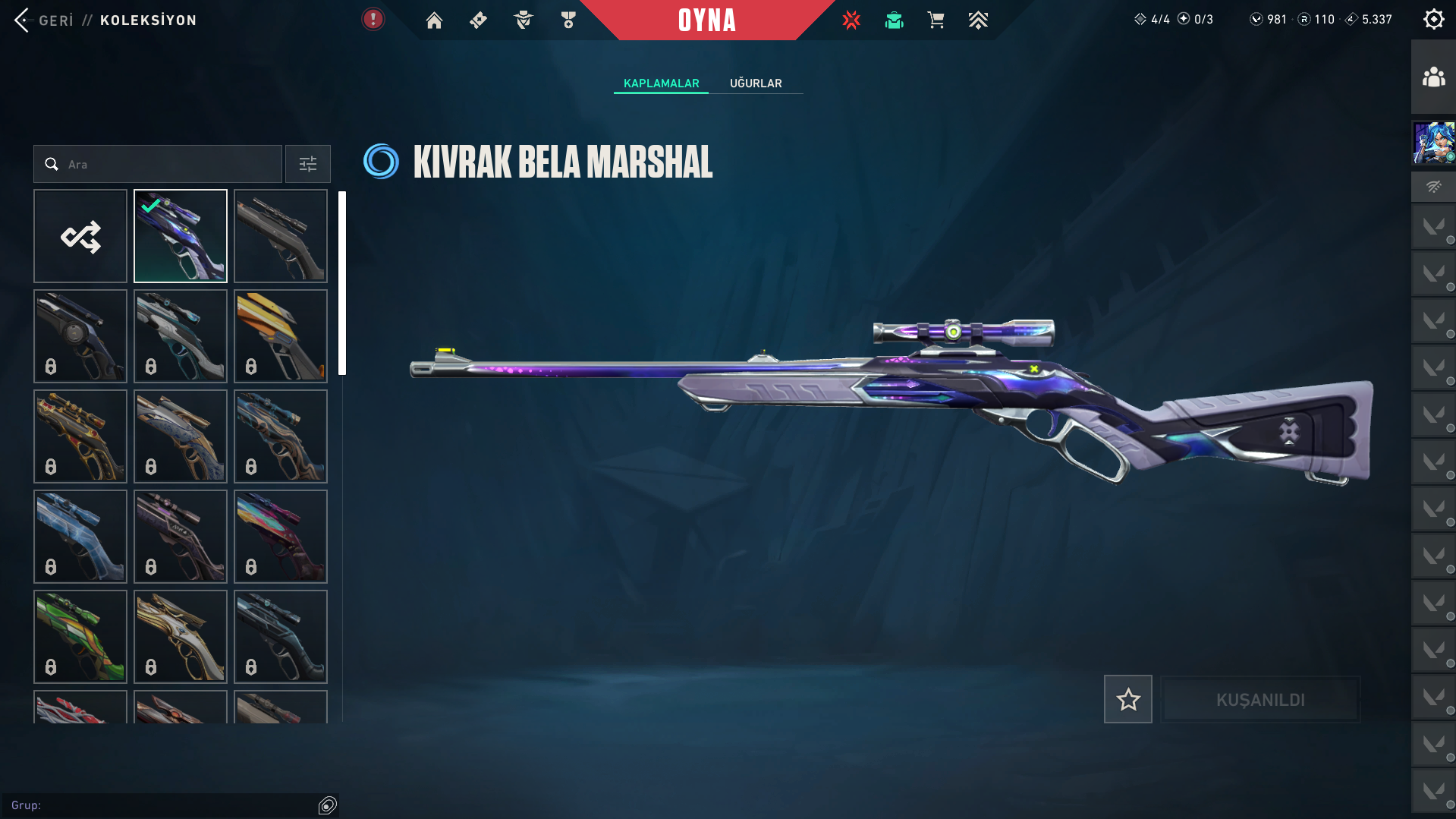Viewport: 1456px width, 819px height.
Task: Mark skin as favorite with star button
Action: tap(1128, 699)
